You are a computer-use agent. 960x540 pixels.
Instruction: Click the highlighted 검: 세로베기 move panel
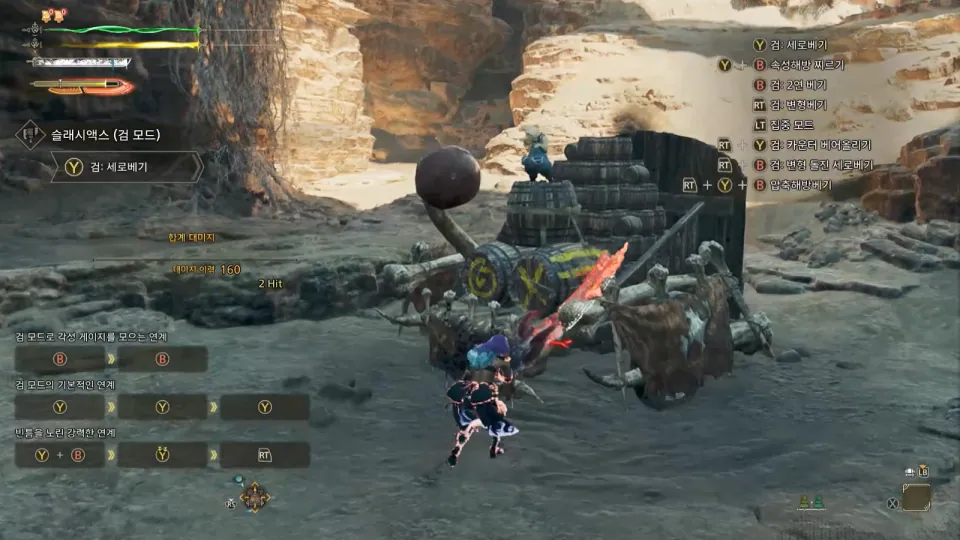click(126, 167)
